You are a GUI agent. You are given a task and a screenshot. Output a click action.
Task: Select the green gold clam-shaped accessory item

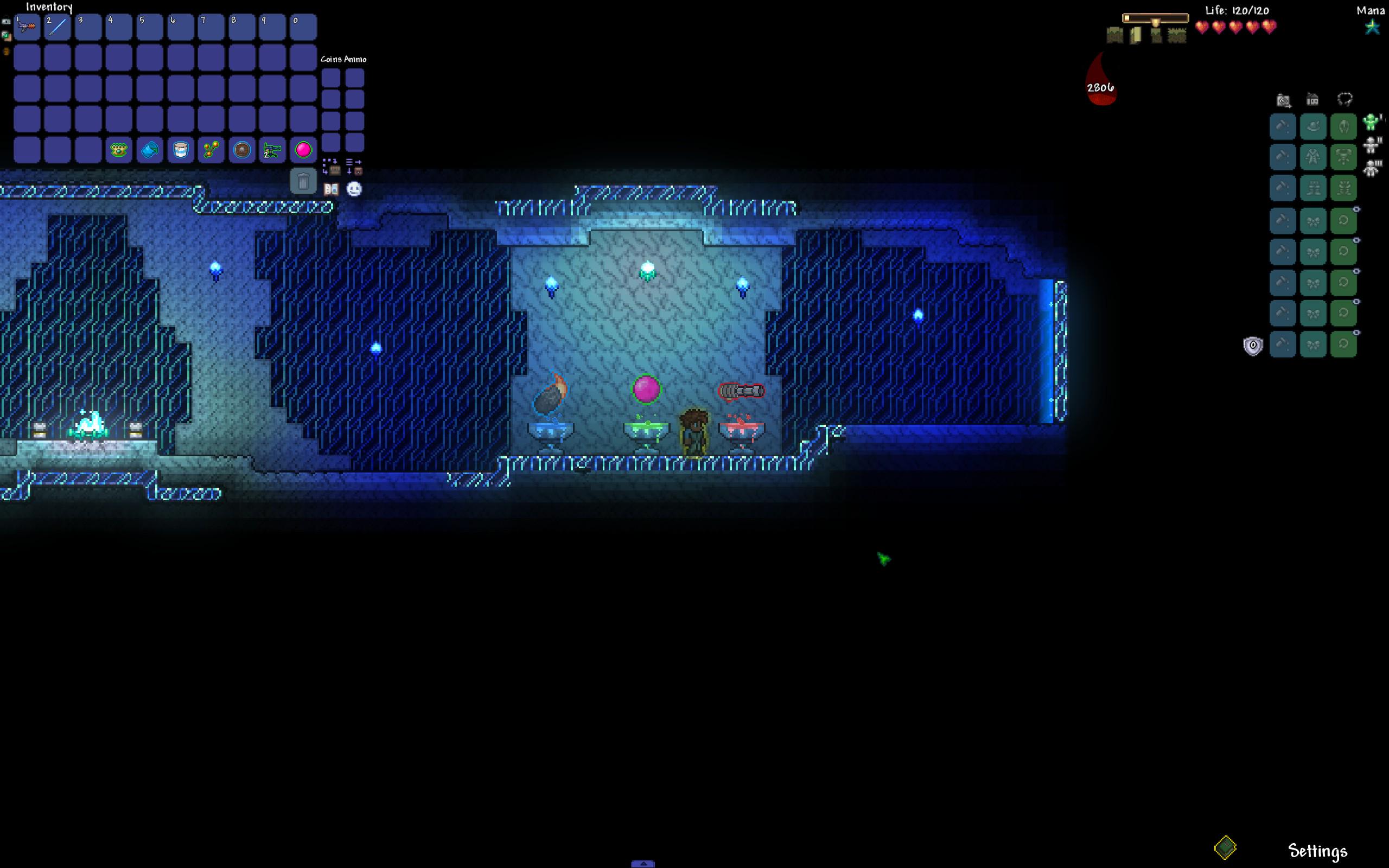tap(119, 150)
